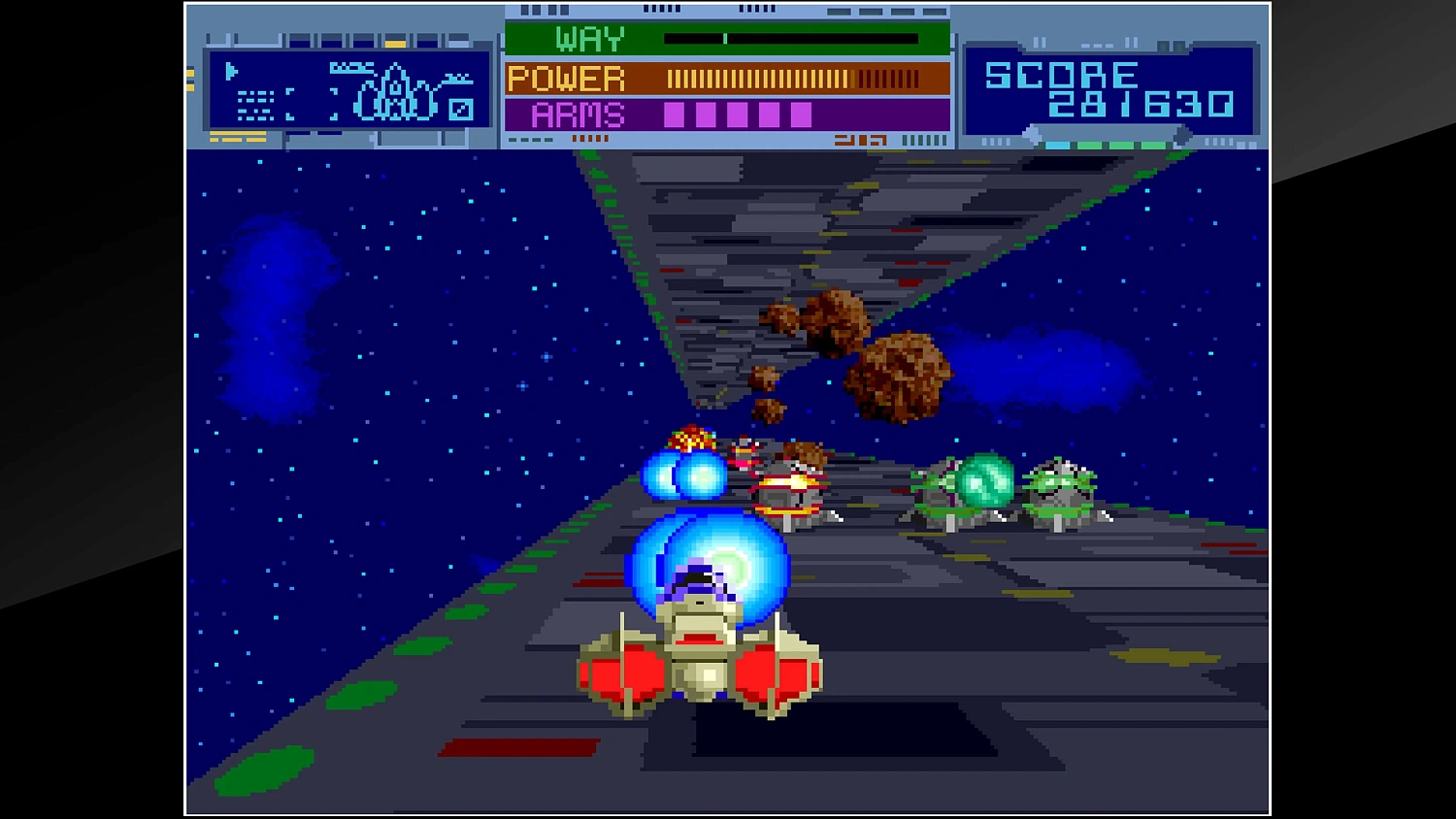Image resolution: width=1456 pixels, height=819 pixels.
Task: Open the top-center status strip above the WAY bar
Action: [x=726, y=12]
